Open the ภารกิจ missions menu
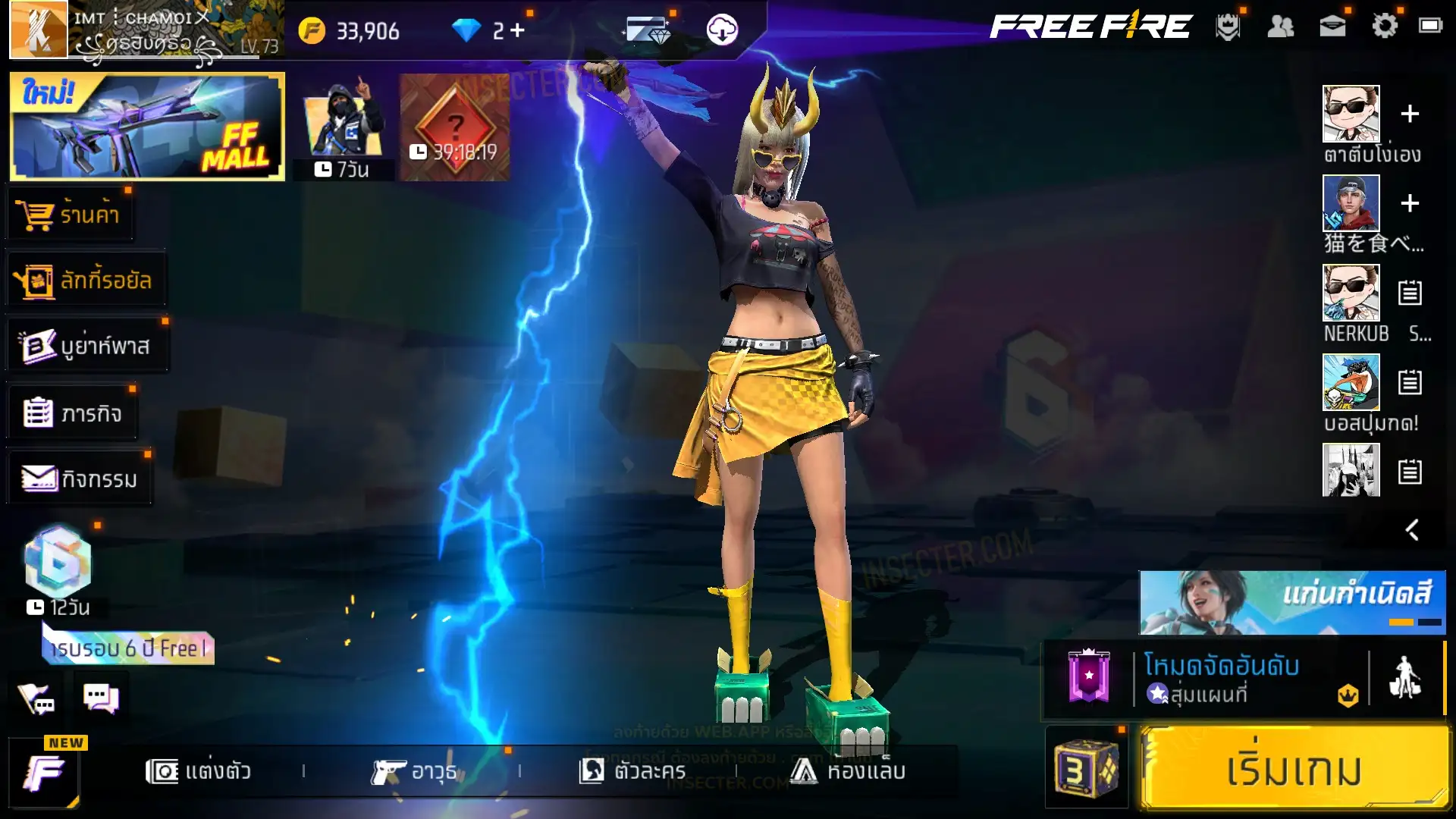The height and width of the screenshot is (819, 1456). pyautogui.click(x=73, y=413)
